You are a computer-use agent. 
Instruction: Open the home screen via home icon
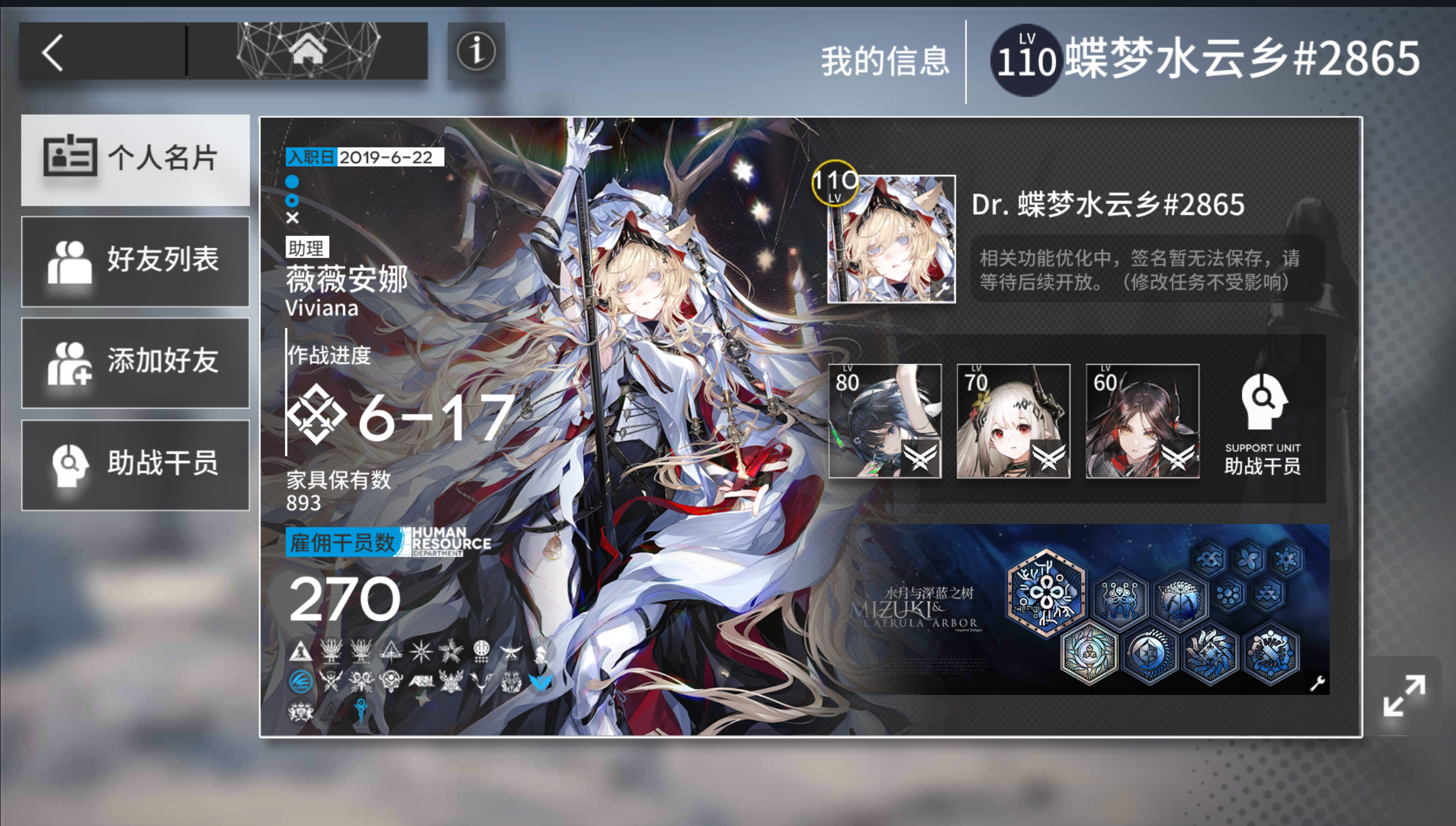point(308,51)
